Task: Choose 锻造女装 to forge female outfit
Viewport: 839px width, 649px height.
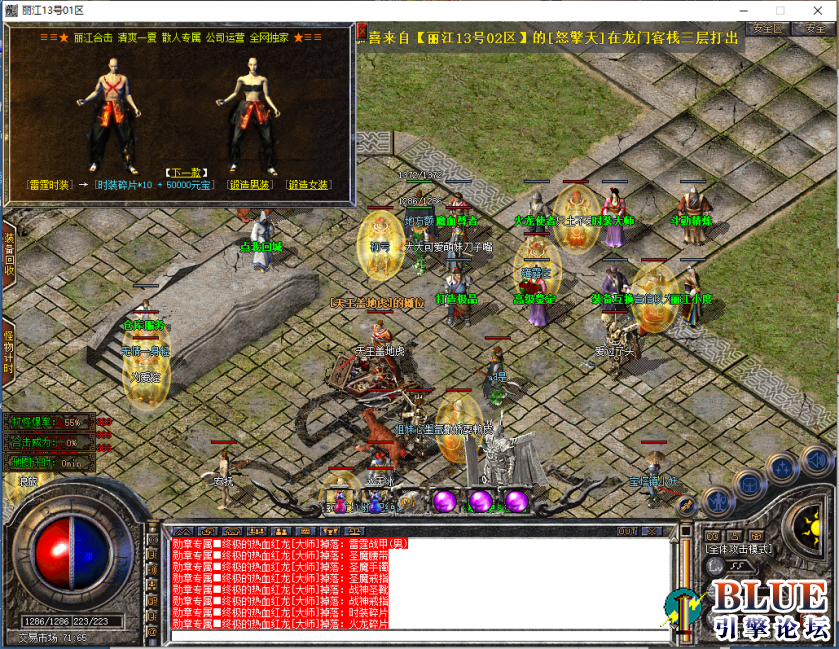Action: pos(307,185)
